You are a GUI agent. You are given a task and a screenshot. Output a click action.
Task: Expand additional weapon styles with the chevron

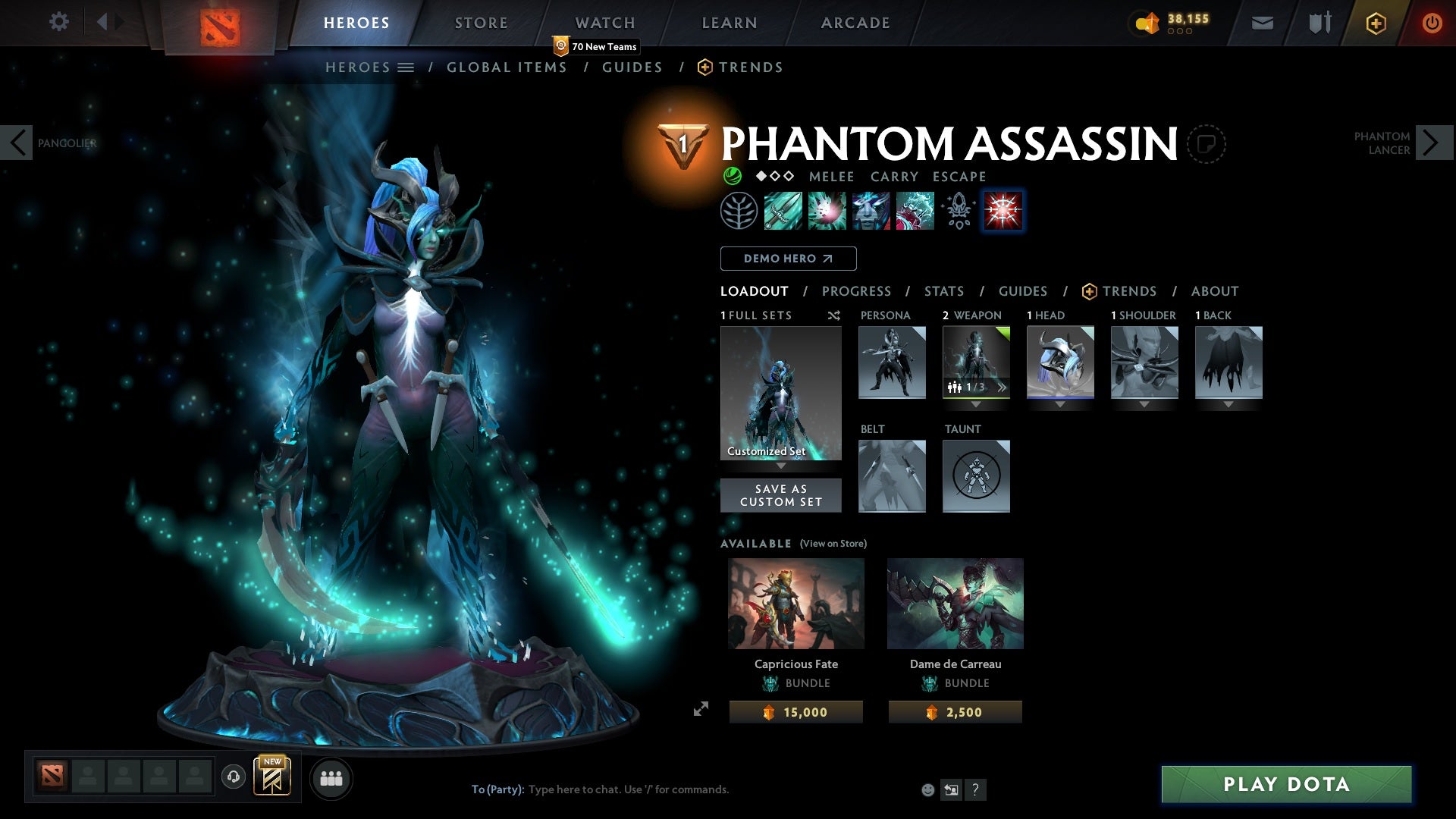1003,387
